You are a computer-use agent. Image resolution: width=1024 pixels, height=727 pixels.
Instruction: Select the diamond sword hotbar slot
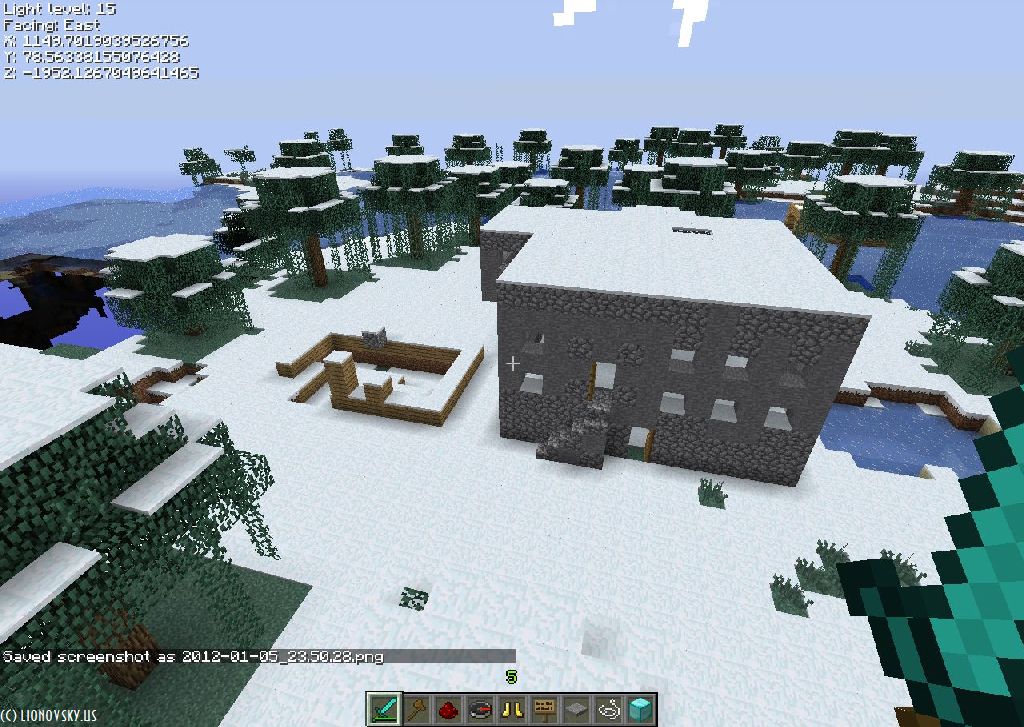[x=385, y=708]
